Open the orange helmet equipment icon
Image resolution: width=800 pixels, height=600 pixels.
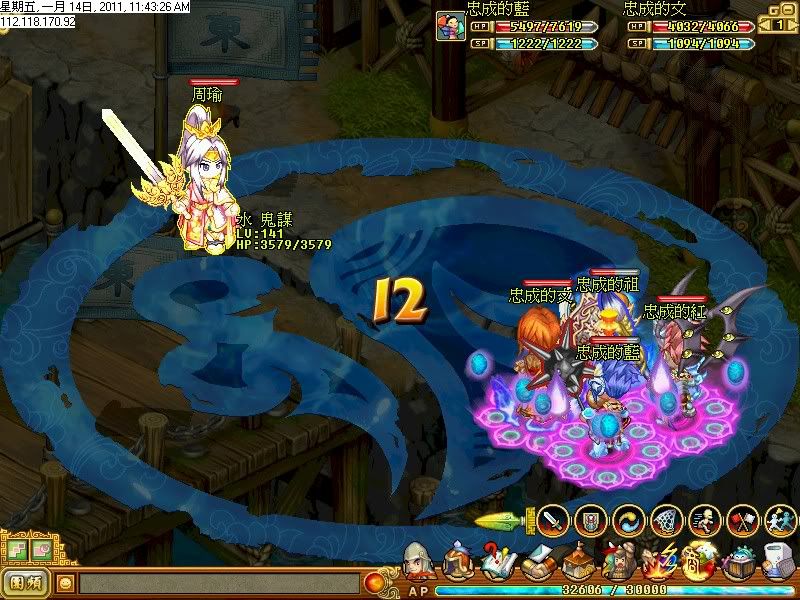pyautogui.click(x=458, y=562)
